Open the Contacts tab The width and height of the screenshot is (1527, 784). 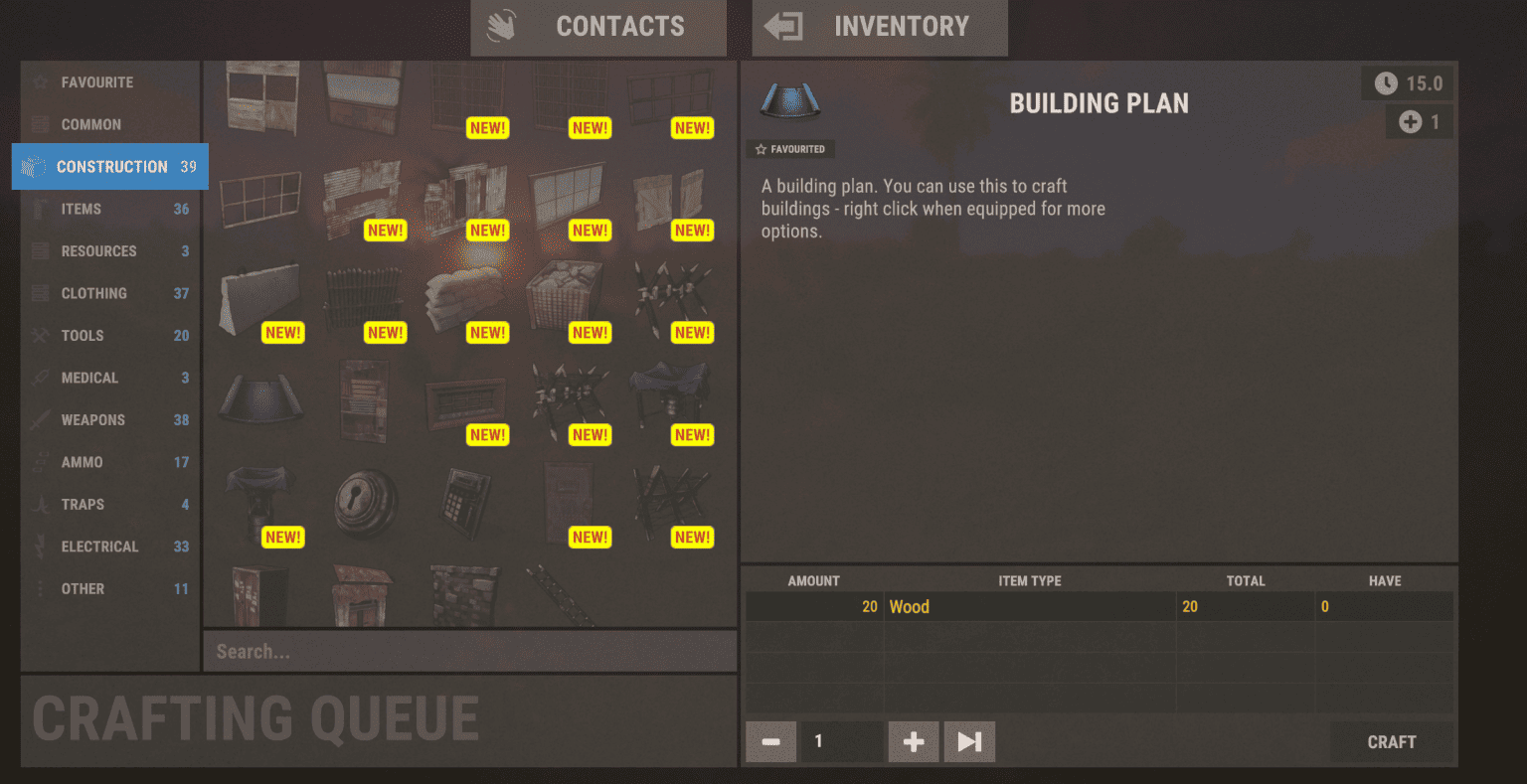(x=597, y=27)
